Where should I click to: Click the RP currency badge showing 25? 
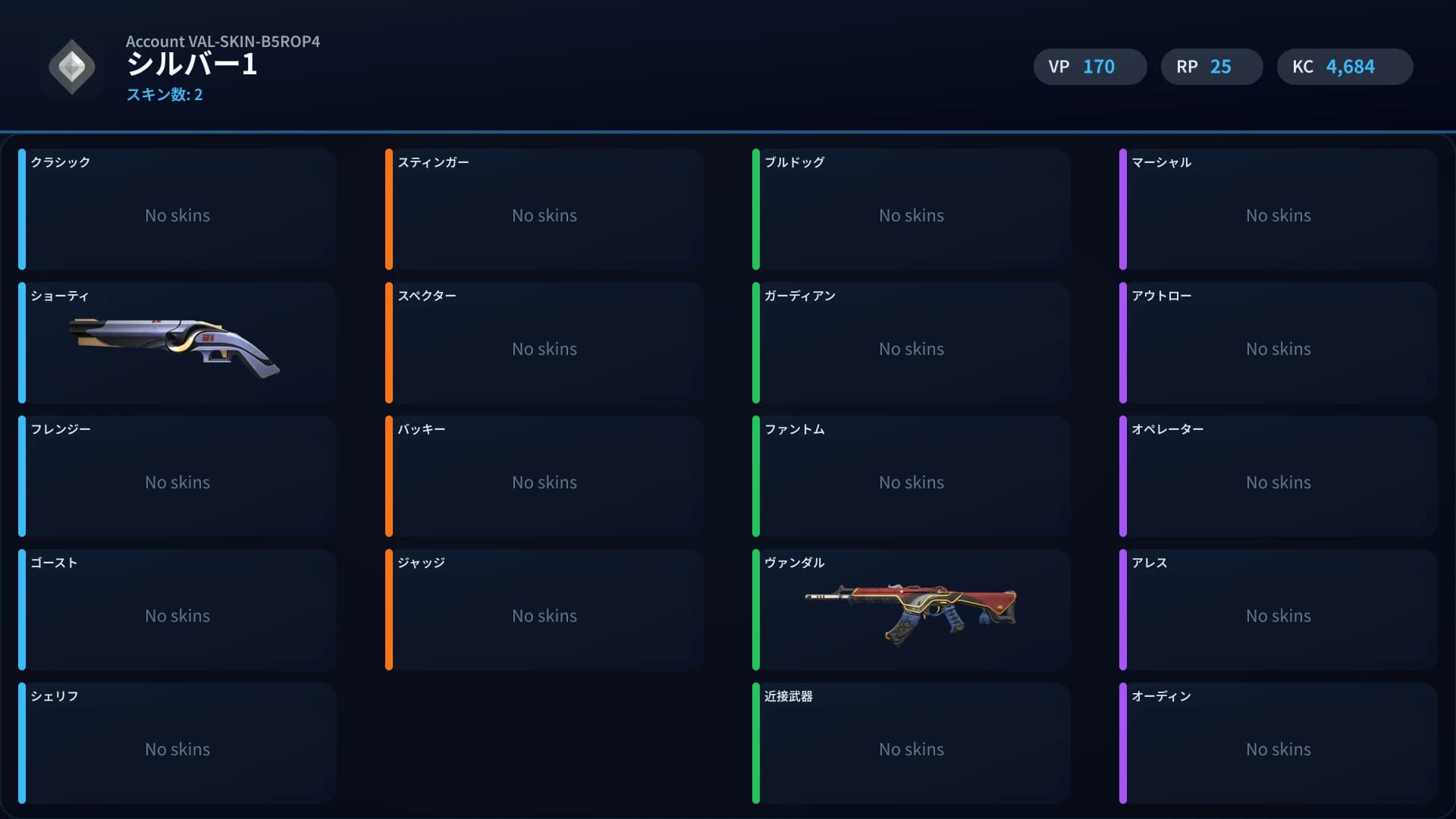(x=1211, y=67)
